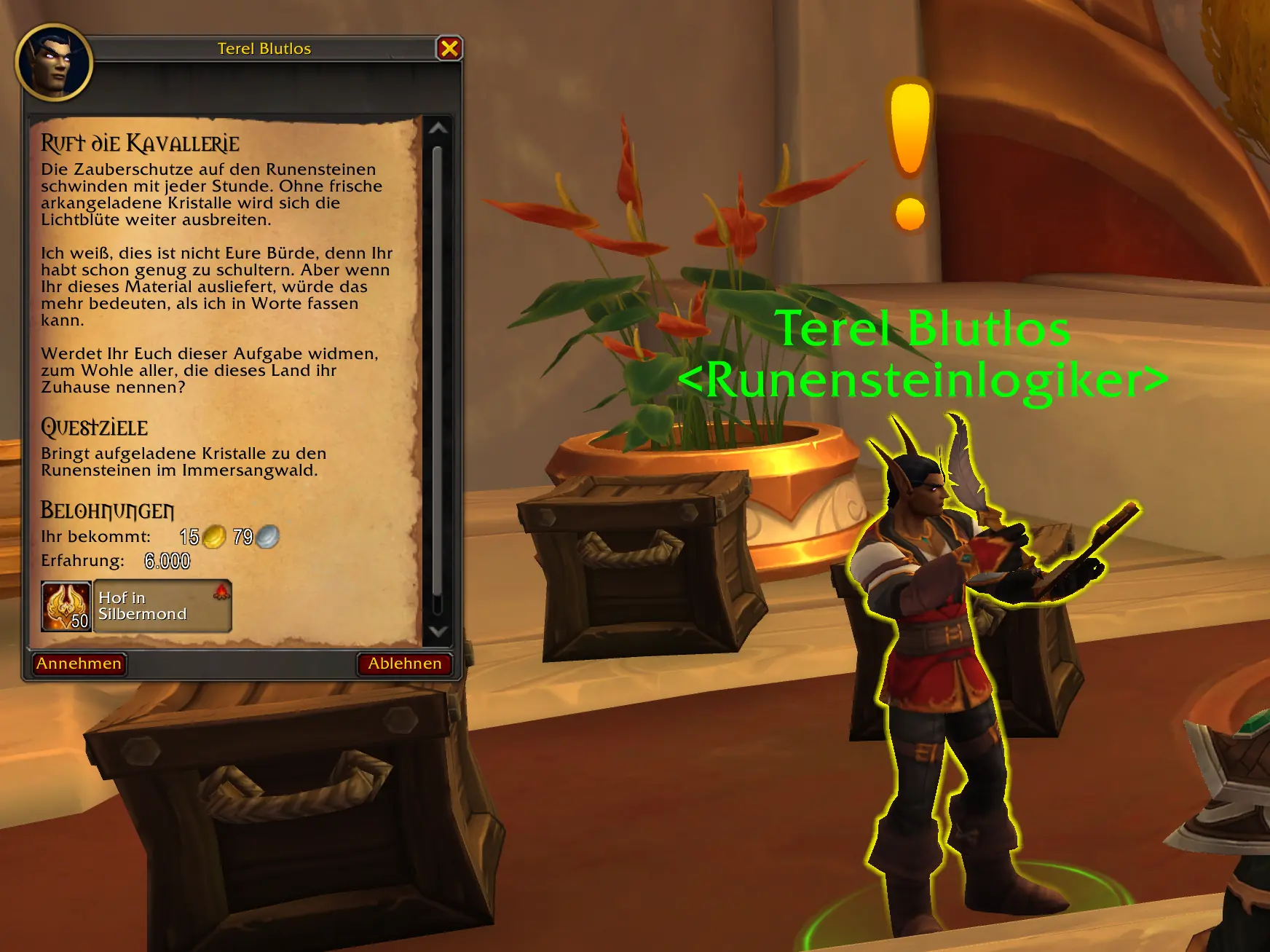This screenshot has height=952, width=1270.
Task: Decline the quest with Ablehnen
Action: [406, 664]
